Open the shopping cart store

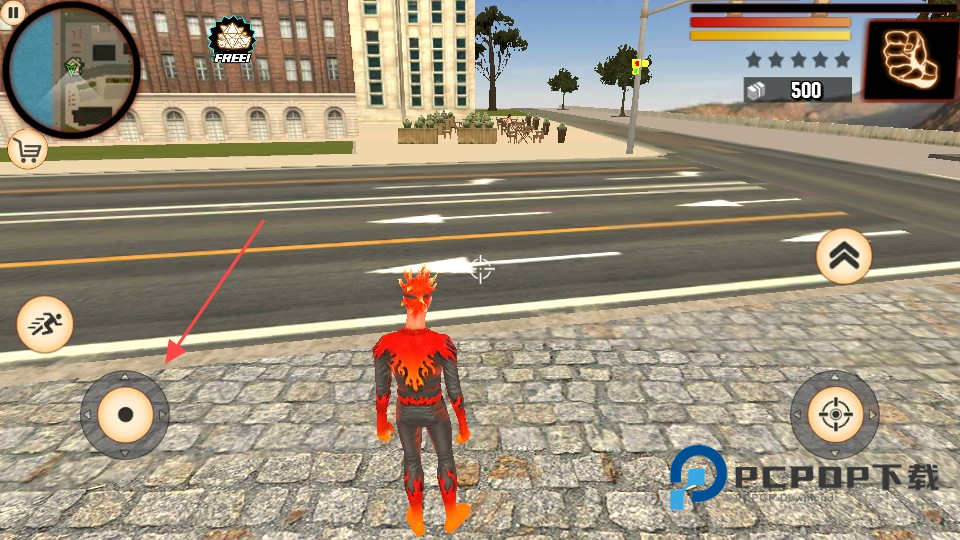tap(28, 151)
